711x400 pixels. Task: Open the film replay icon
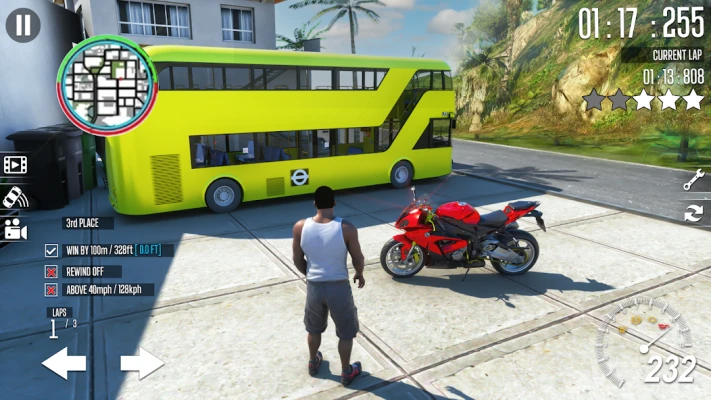(14, 164)
